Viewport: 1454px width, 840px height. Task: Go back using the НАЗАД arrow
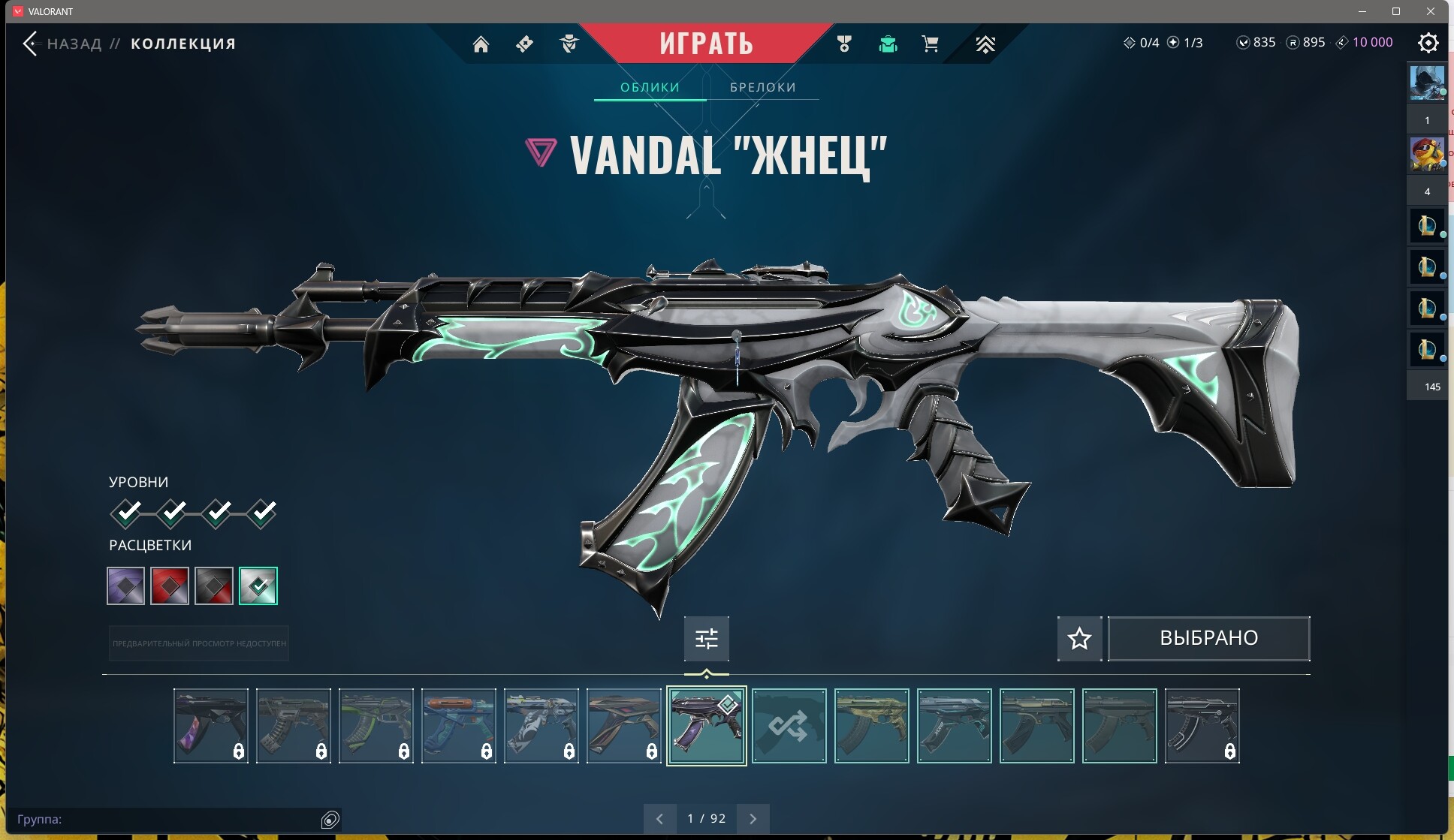30,44
